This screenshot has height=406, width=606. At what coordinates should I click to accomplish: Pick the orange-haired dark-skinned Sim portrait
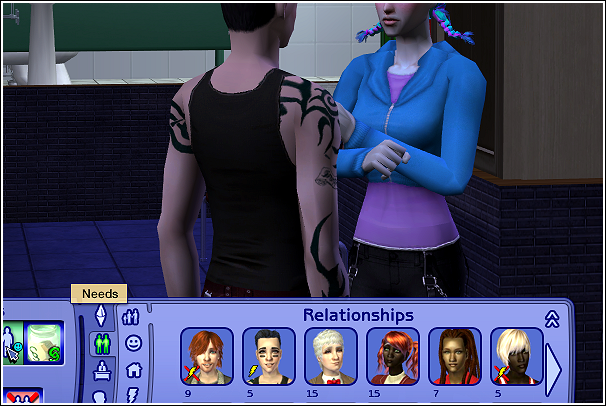click(393, 355)
